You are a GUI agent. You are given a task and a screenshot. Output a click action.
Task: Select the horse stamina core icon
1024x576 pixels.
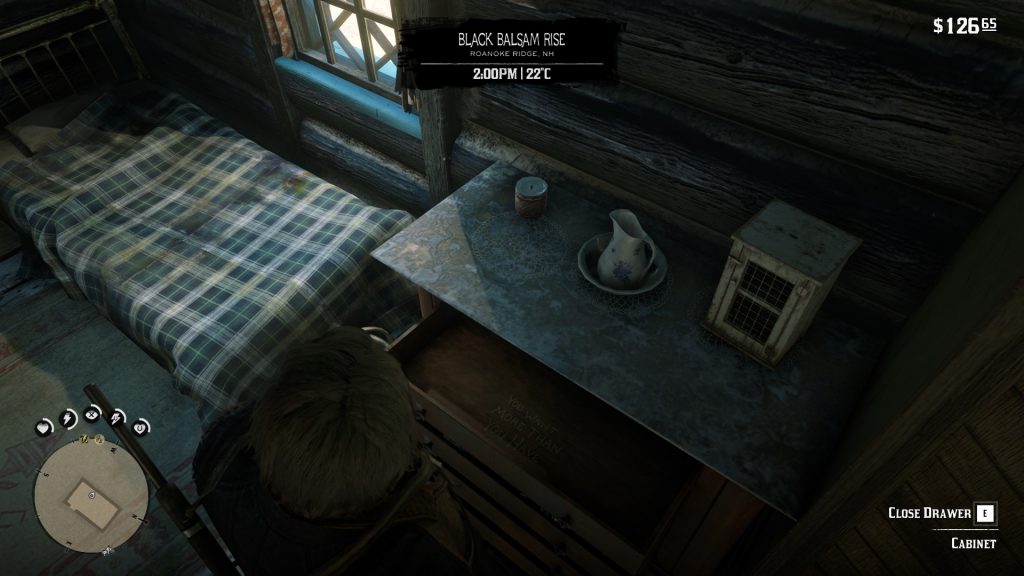coord(117,416)
